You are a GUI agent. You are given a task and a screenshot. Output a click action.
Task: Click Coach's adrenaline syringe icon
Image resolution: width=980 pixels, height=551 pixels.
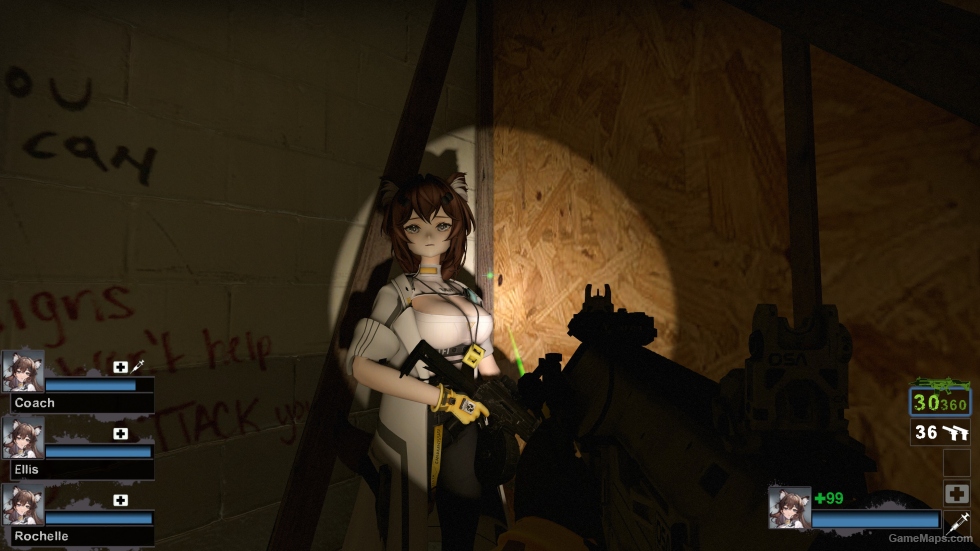(x=138, y=368)
